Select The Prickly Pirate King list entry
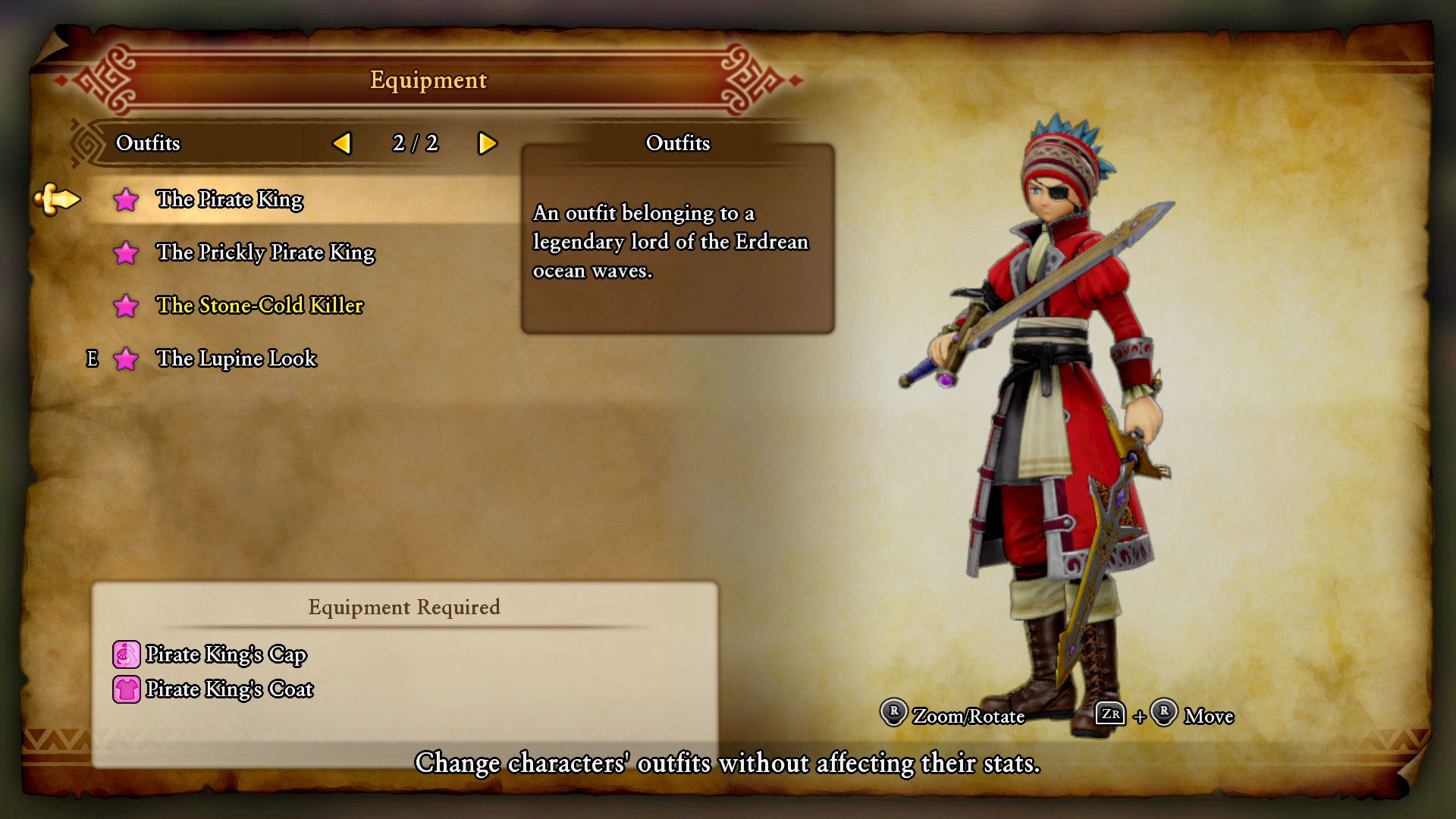Viewport: 1456px width, 819px height. tap(266, 253)
